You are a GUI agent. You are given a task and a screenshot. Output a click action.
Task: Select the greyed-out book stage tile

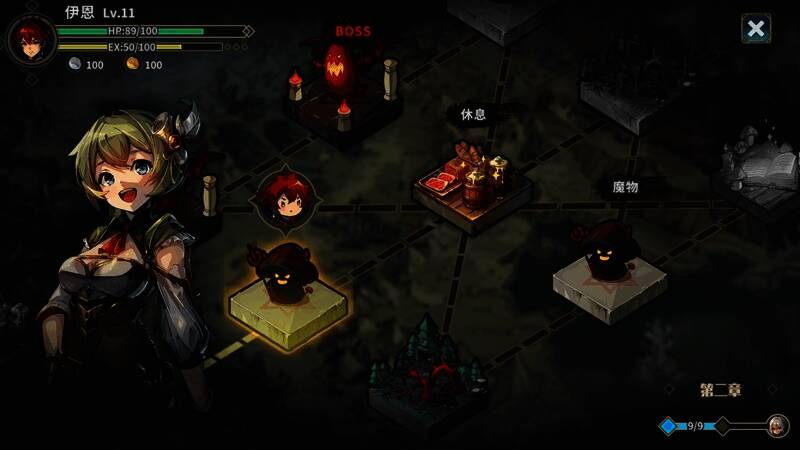[762, 172]
